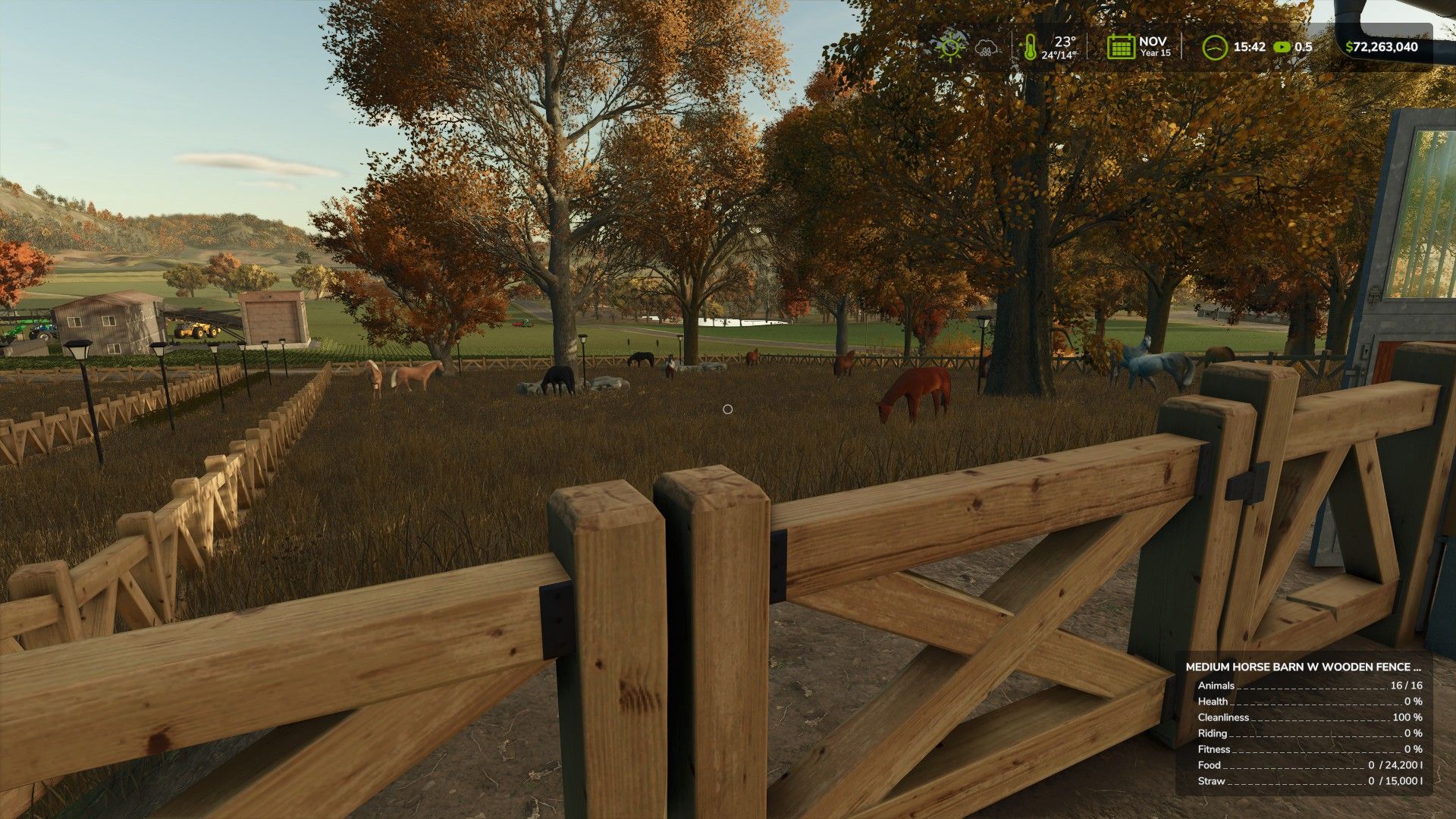This screenshot has height=819, width=1456.
Task: Click the thermometer temperature icon
Action: [x=1029, y=47]
